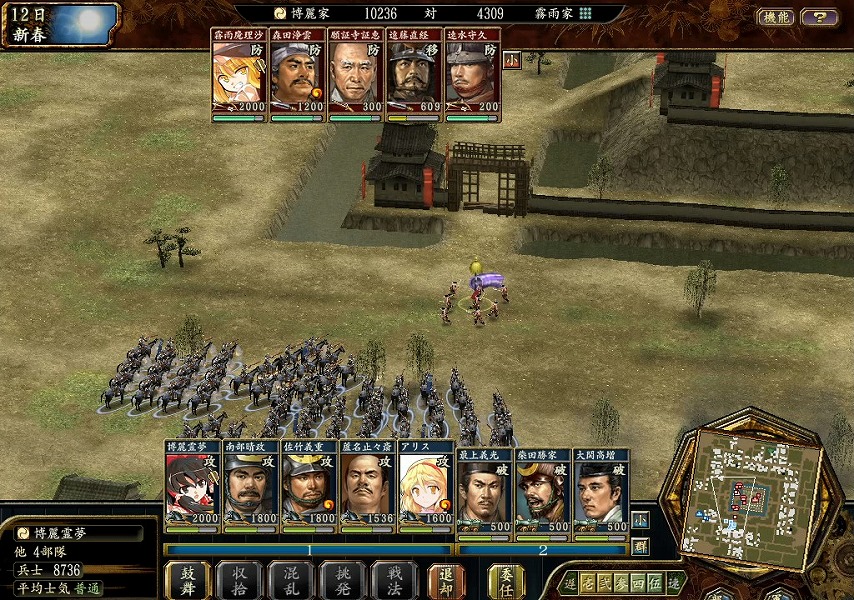Image resolution: width=854 pixels, height=600 pixels.
Task: Click the 委任 delegate button
Action: pyautogui.click(x=506, y=580)
